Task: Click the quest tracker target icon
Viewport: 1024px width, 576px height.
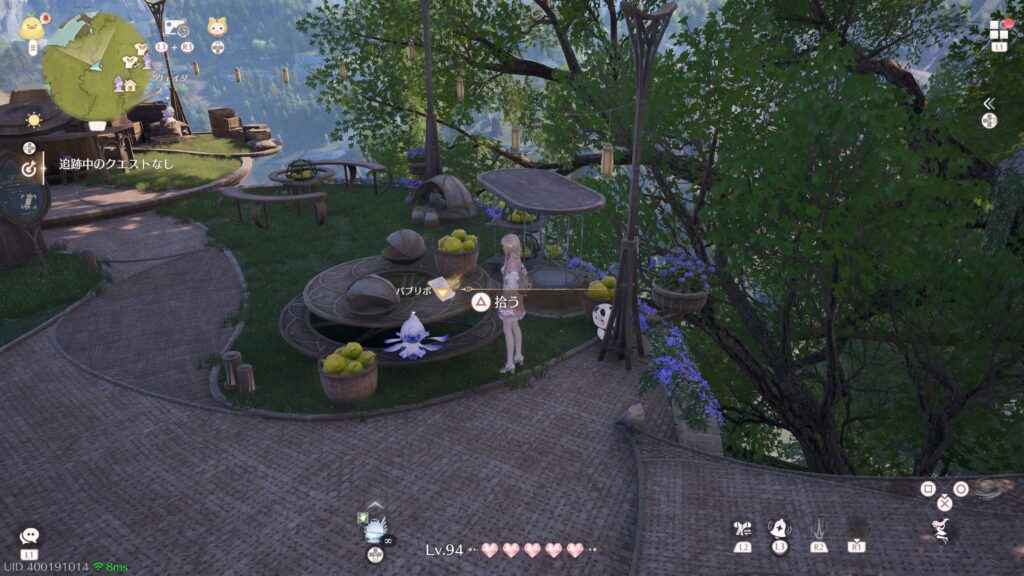Action: (30, 164)
